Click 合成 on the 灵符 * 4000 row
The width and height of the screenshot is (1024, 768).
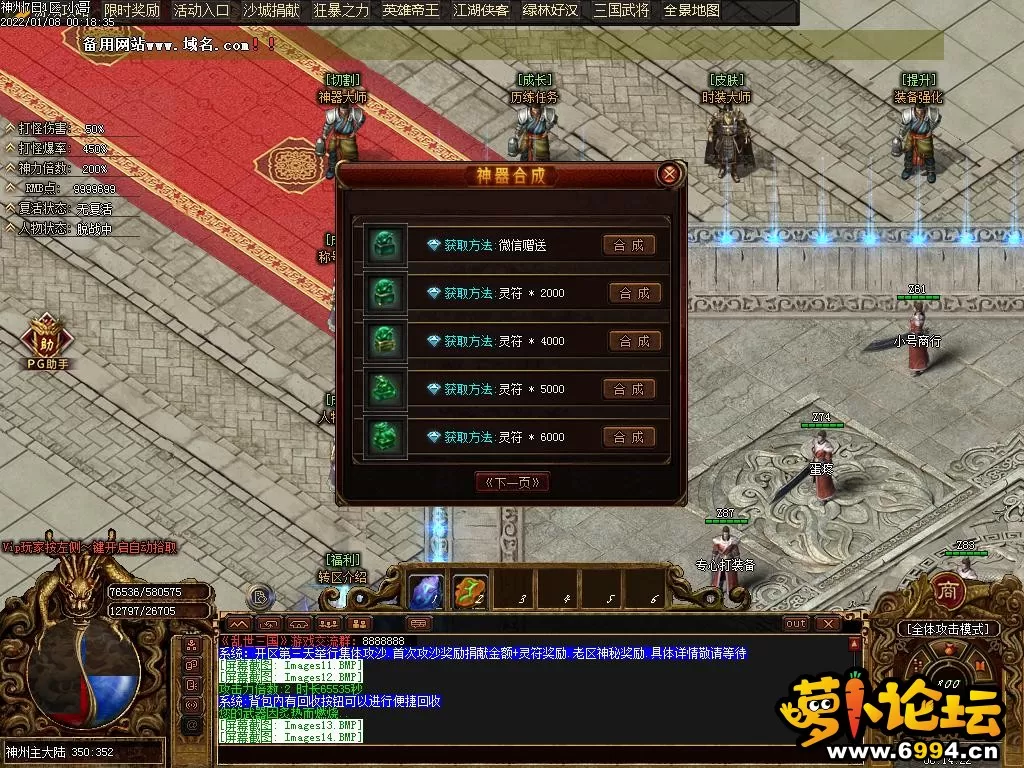[x=635, y=341]
